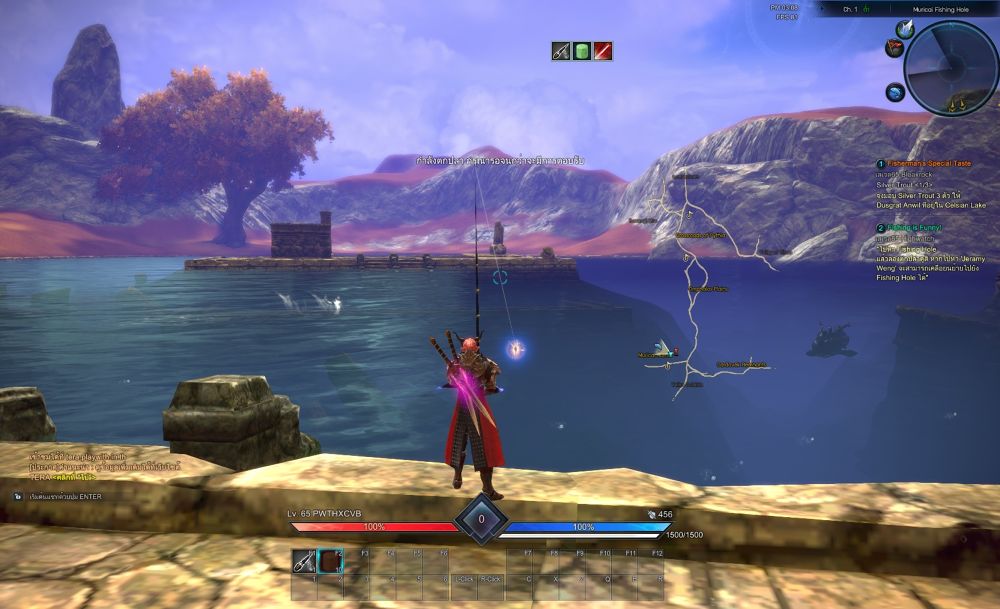
Task: Click the fishing rod buff icon
Action: (x=561, y=51)
